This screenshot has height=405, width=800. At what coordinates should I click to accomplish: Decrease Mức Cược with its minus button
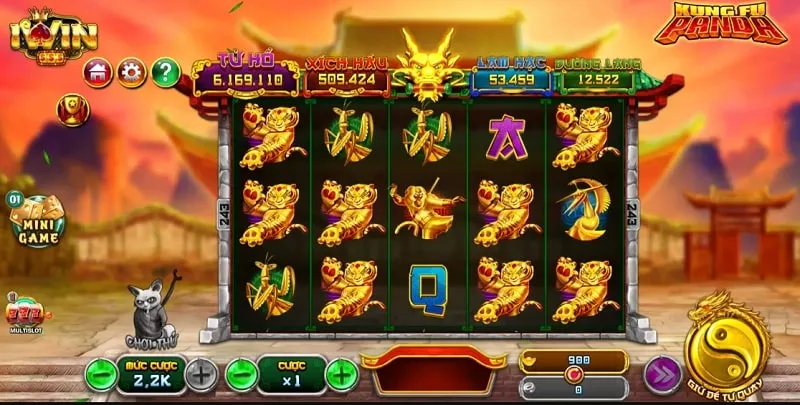point(99,375)
